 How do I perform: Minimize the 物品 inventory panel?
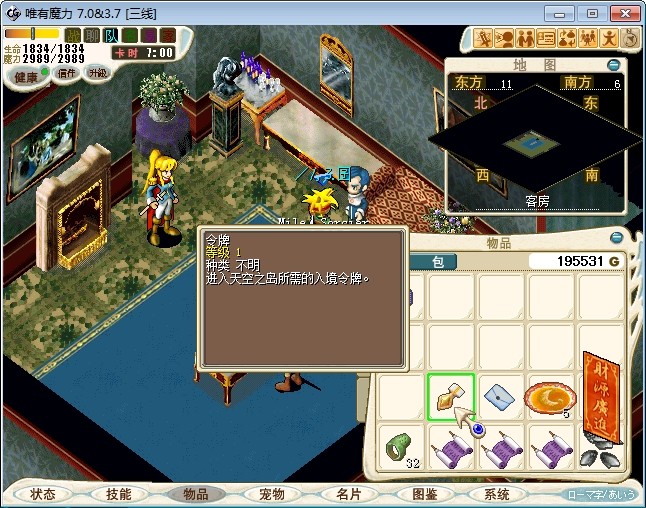tap(615, 238)
